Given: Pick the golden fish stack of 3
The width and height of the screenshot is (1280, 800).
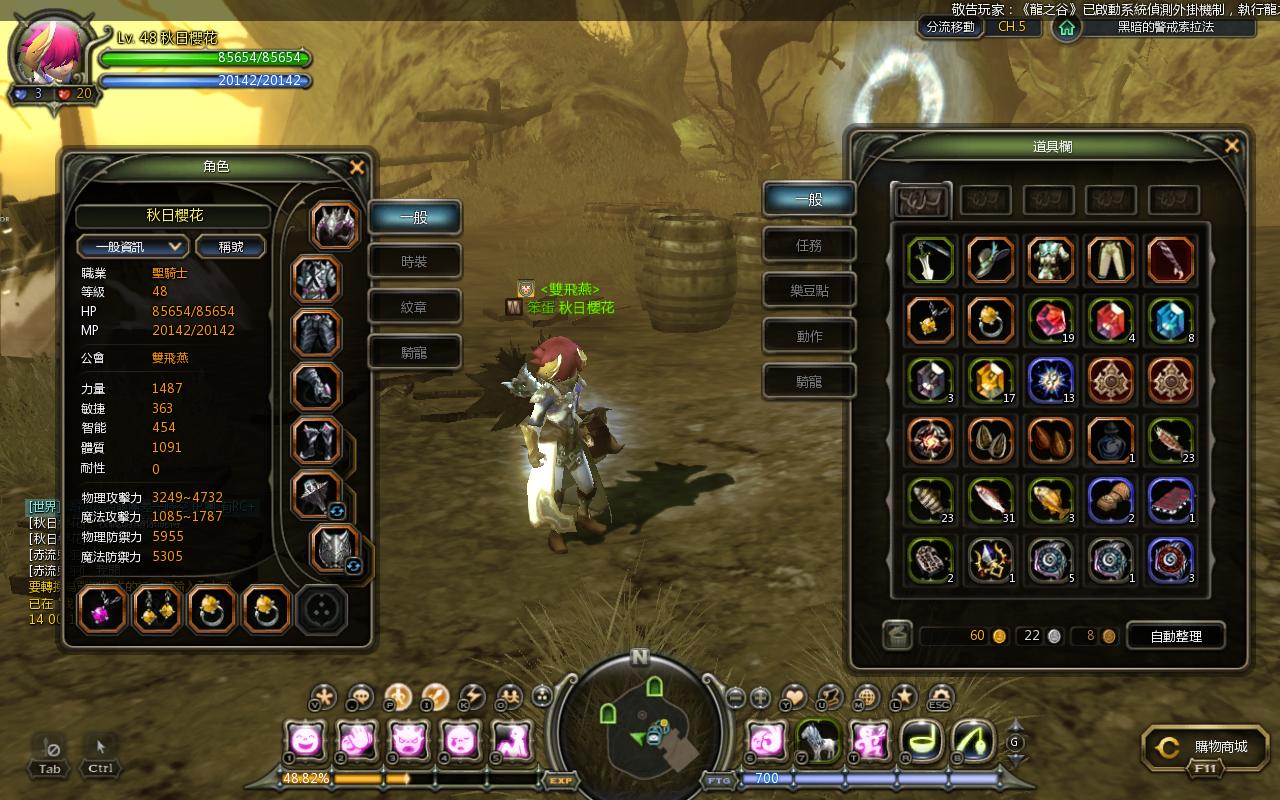Looking at the screenshot, I should [x=1051, y=500].
